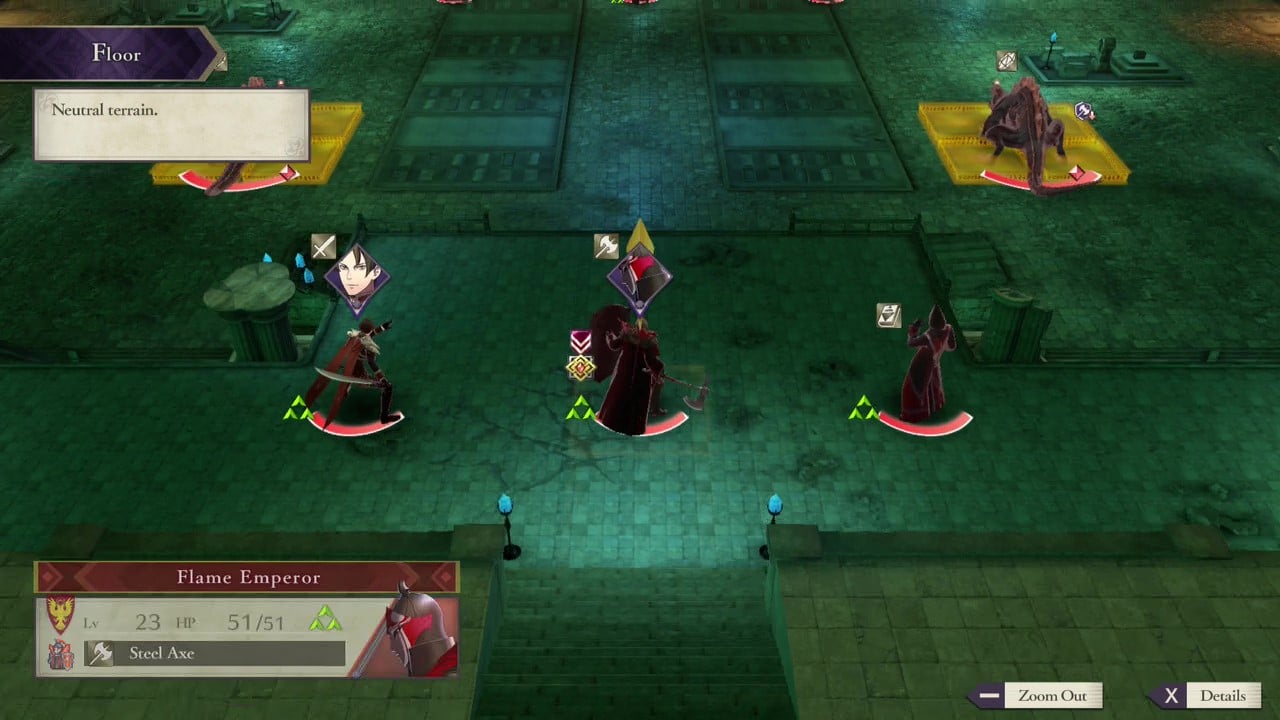Viewport: 1280px width, 720px height.
Task: Select the Neutral terrain description box
Action: [170, 119]
